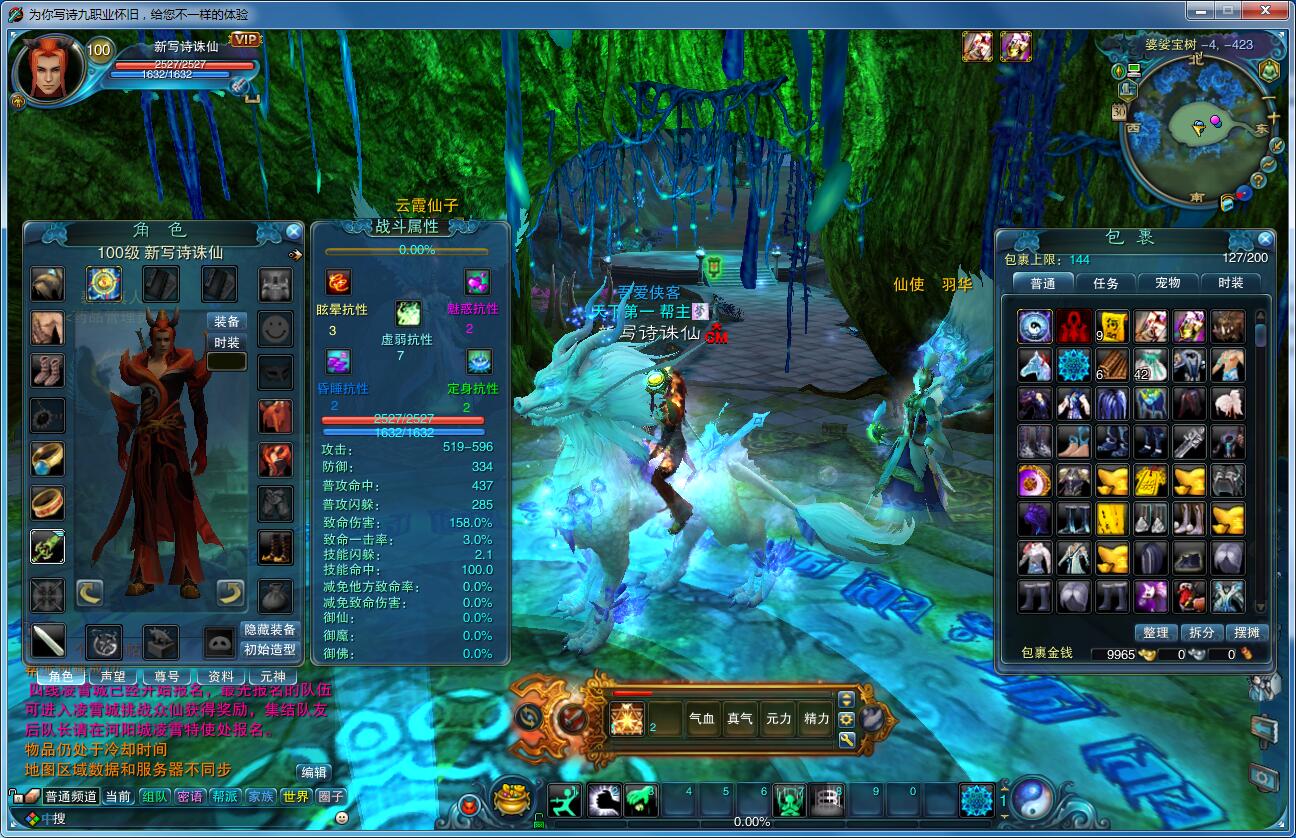1296x838 pixels.
Task: Click the 初始造型 default appearance button
Action: (x=270, y=648)
